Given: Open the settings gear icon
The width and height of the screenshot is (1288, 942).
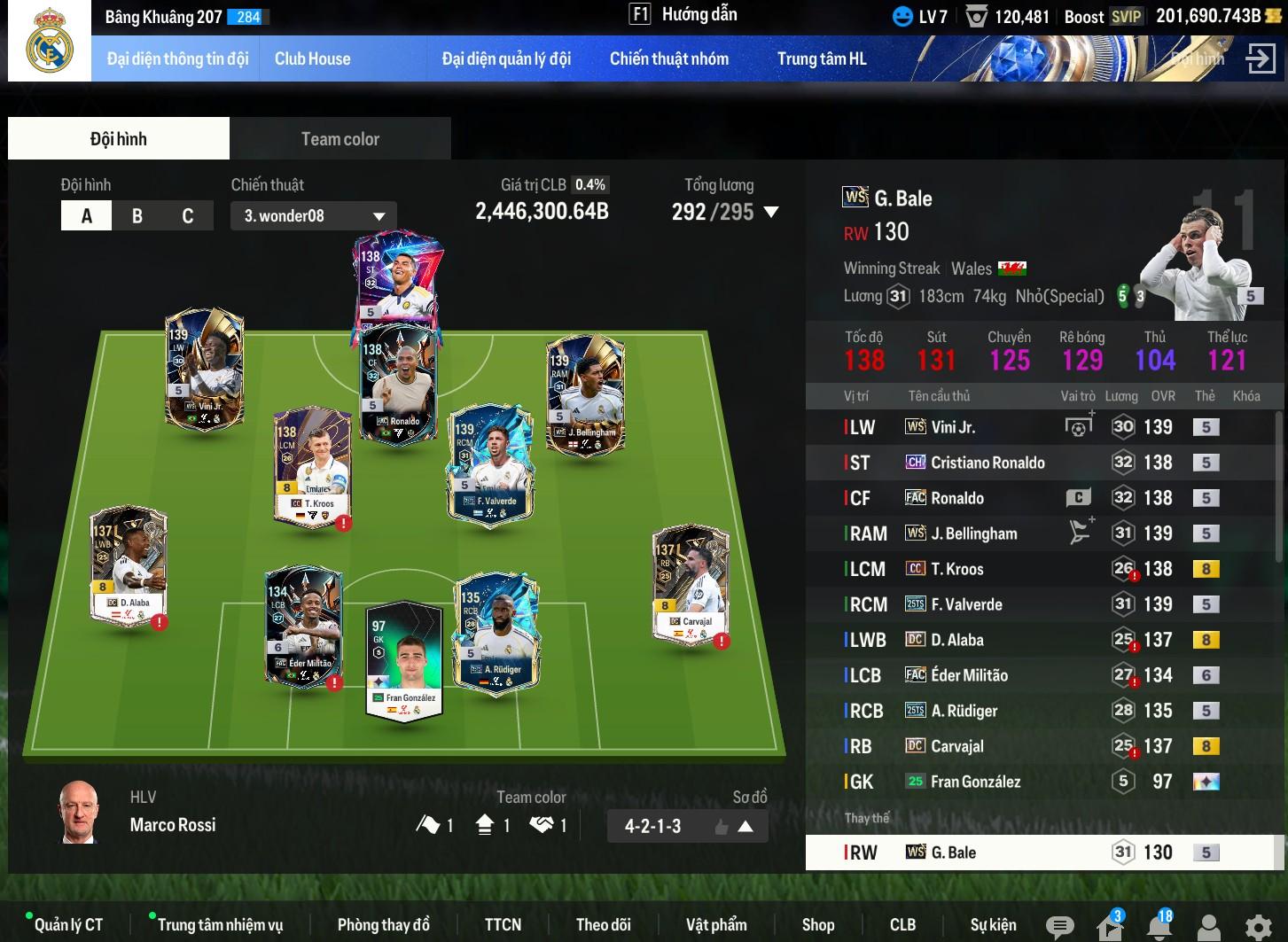Looking at the screenshot, I should click(1258, 927).
